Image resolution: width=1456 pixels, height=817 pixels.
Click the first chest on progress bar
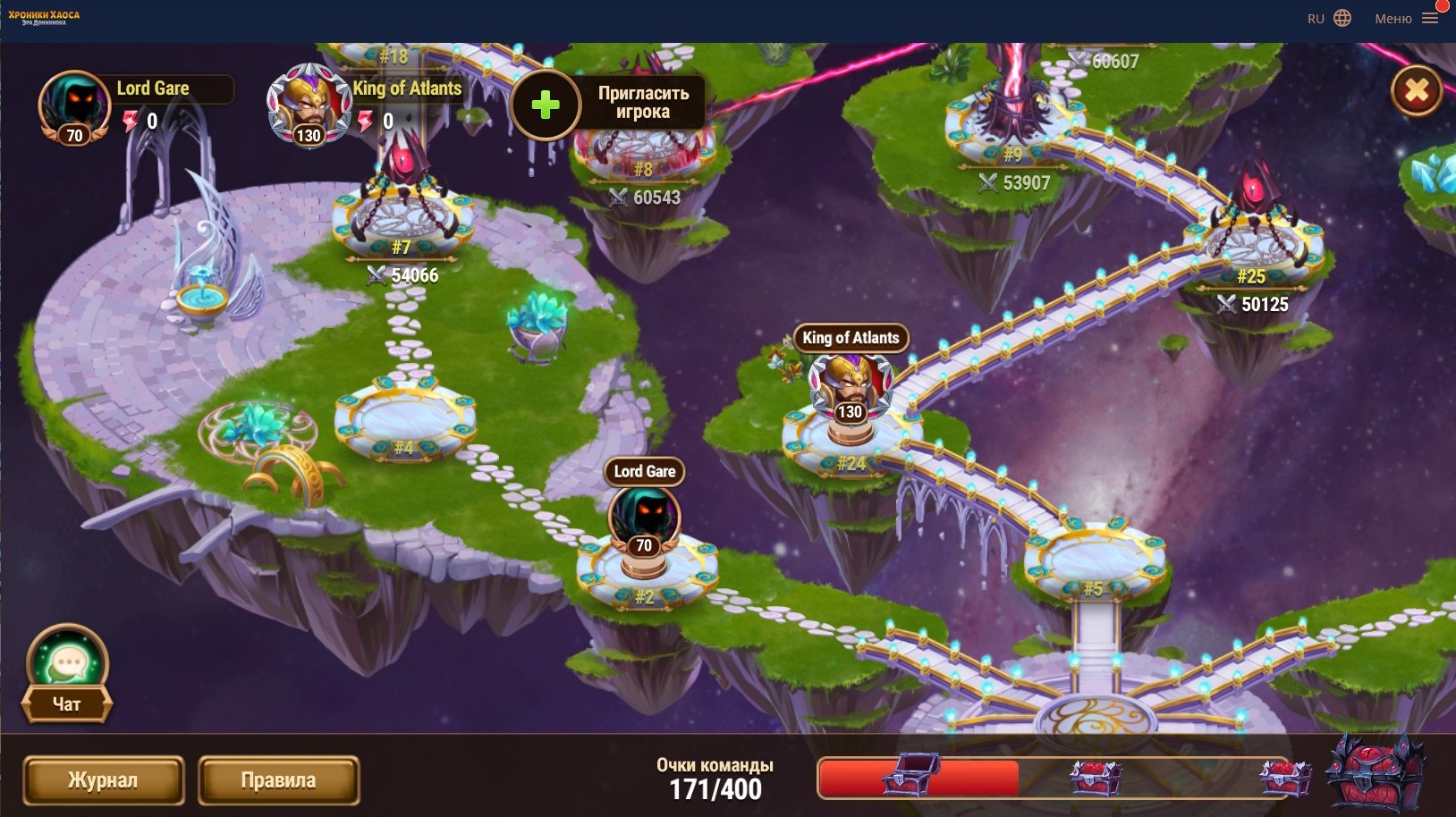click(910, 776)
